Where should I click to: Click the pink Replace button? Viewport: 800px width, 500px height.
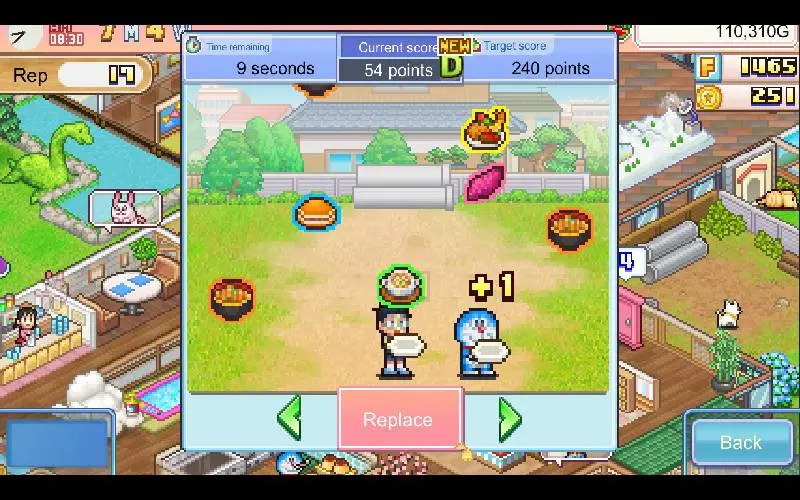pyautogui.click(x=399, y=420)
